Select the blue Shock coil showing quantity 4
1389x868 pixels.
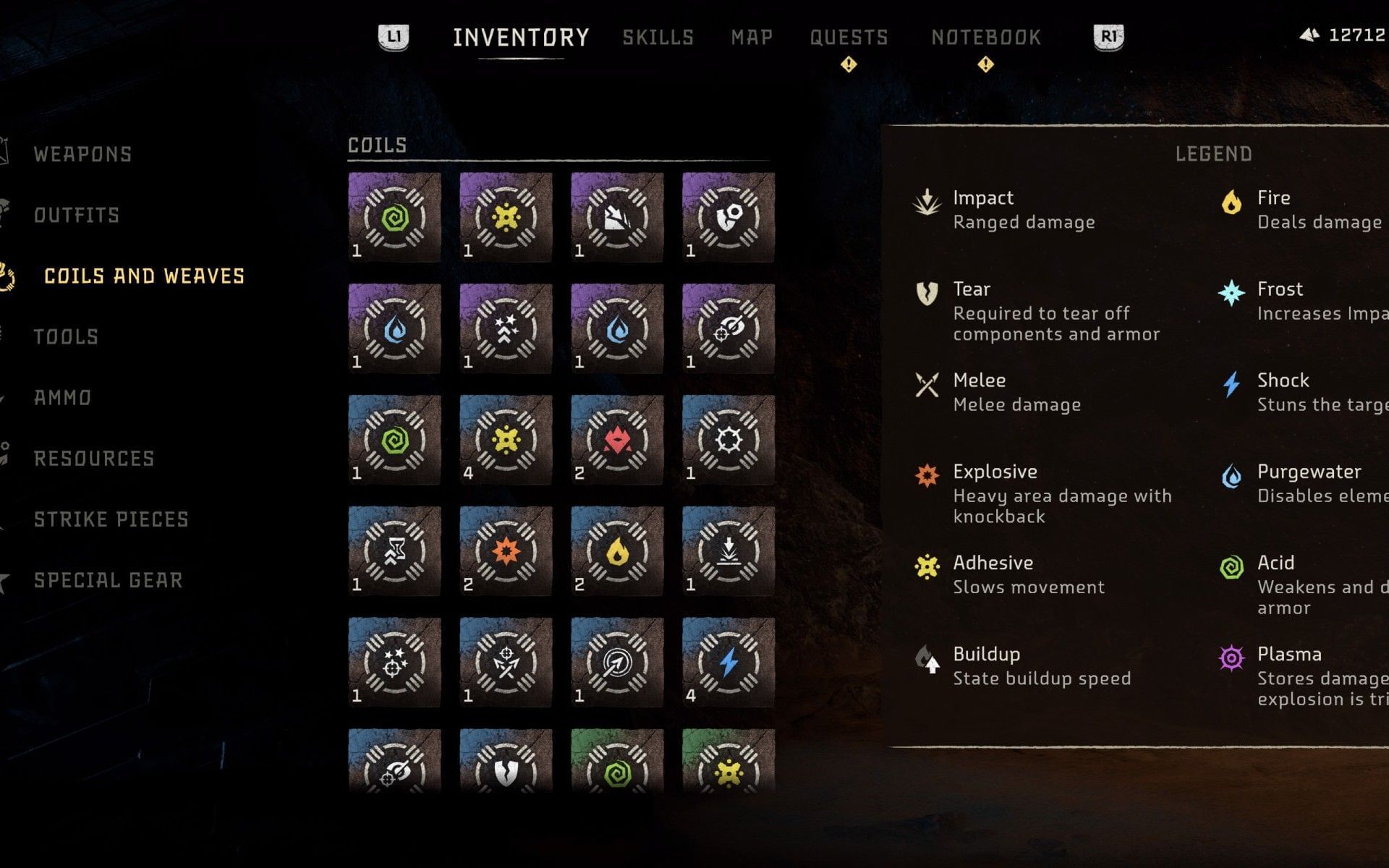(729, 662)
